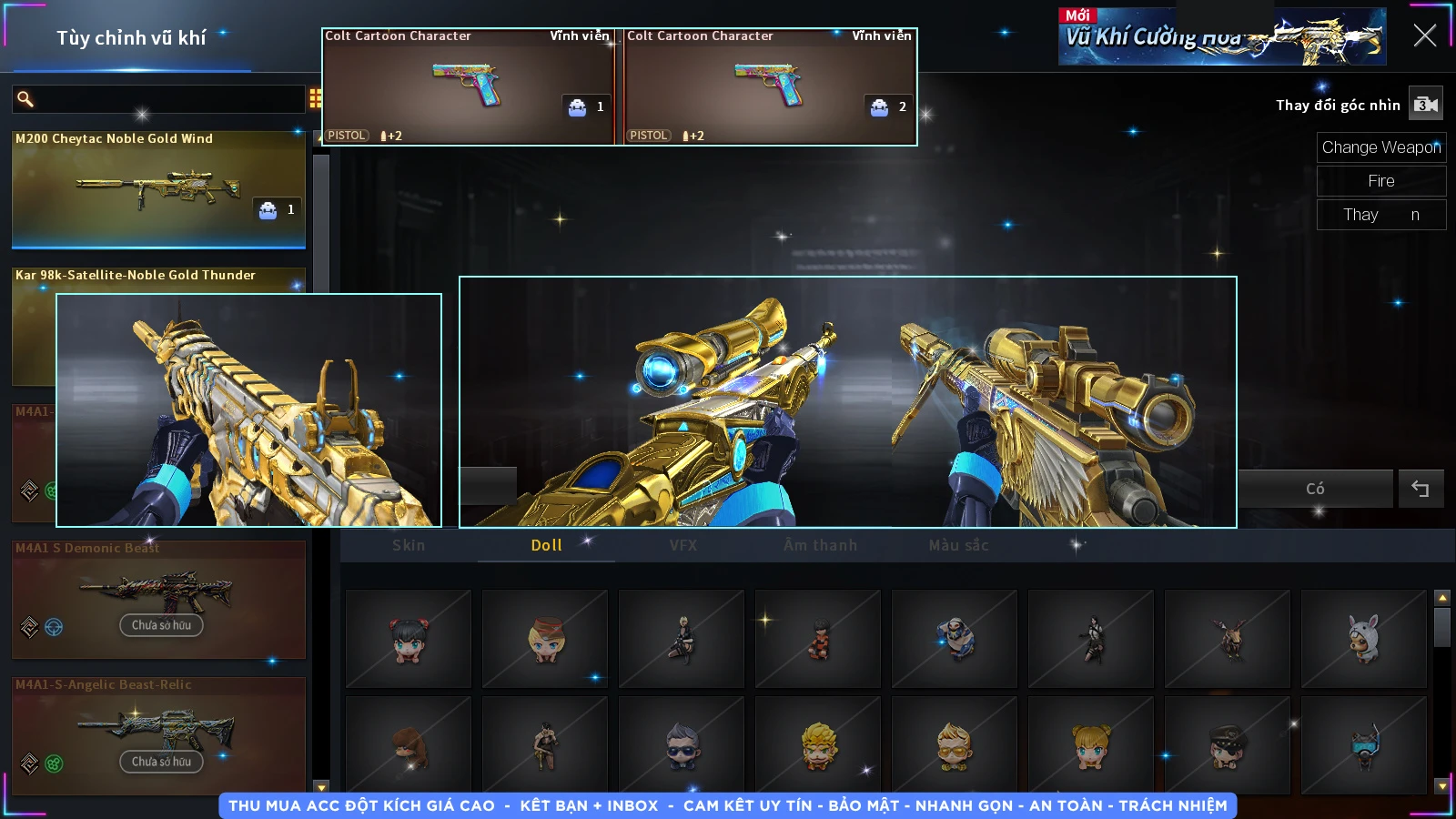This screenshot has width=1456, height=819.
Task: Open the Change Weapon option
Action: pyautogui.click(x=1380, y=147)
